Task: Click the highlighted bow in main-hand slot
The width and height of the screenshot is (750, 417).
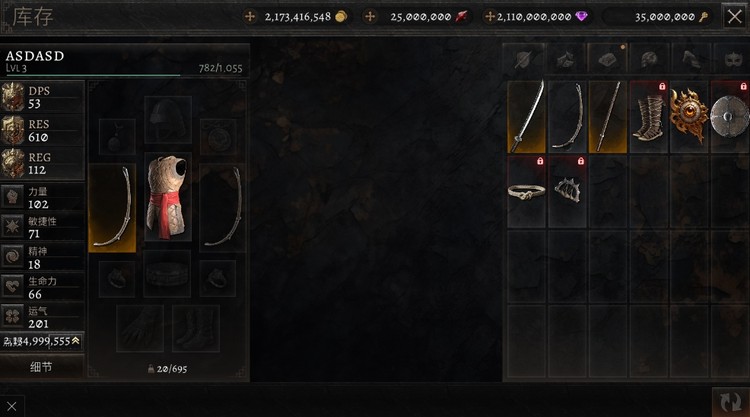Action: click(x=112, y=207)
